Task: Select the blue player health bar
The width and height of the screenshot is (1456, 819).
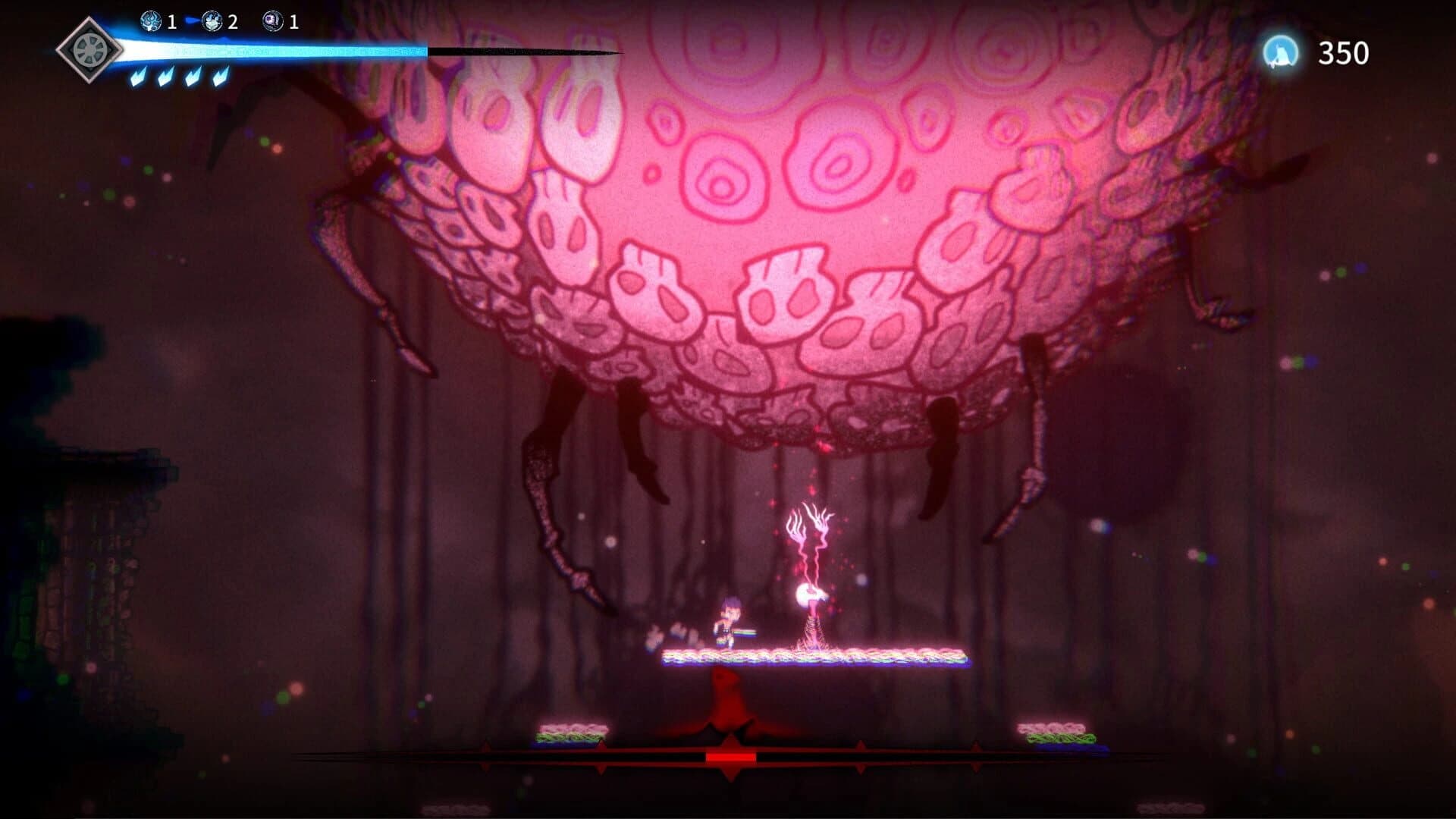Action: [273, 53]
